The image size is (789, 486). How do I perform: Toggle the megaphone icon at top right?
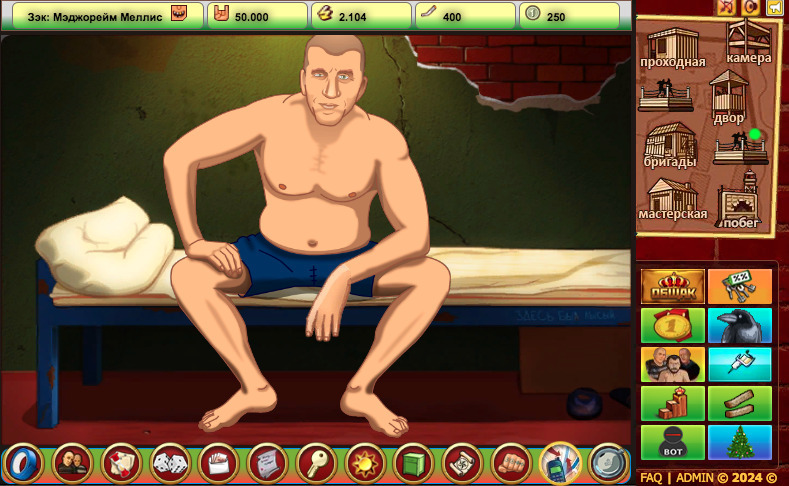[x=774, y=7]
